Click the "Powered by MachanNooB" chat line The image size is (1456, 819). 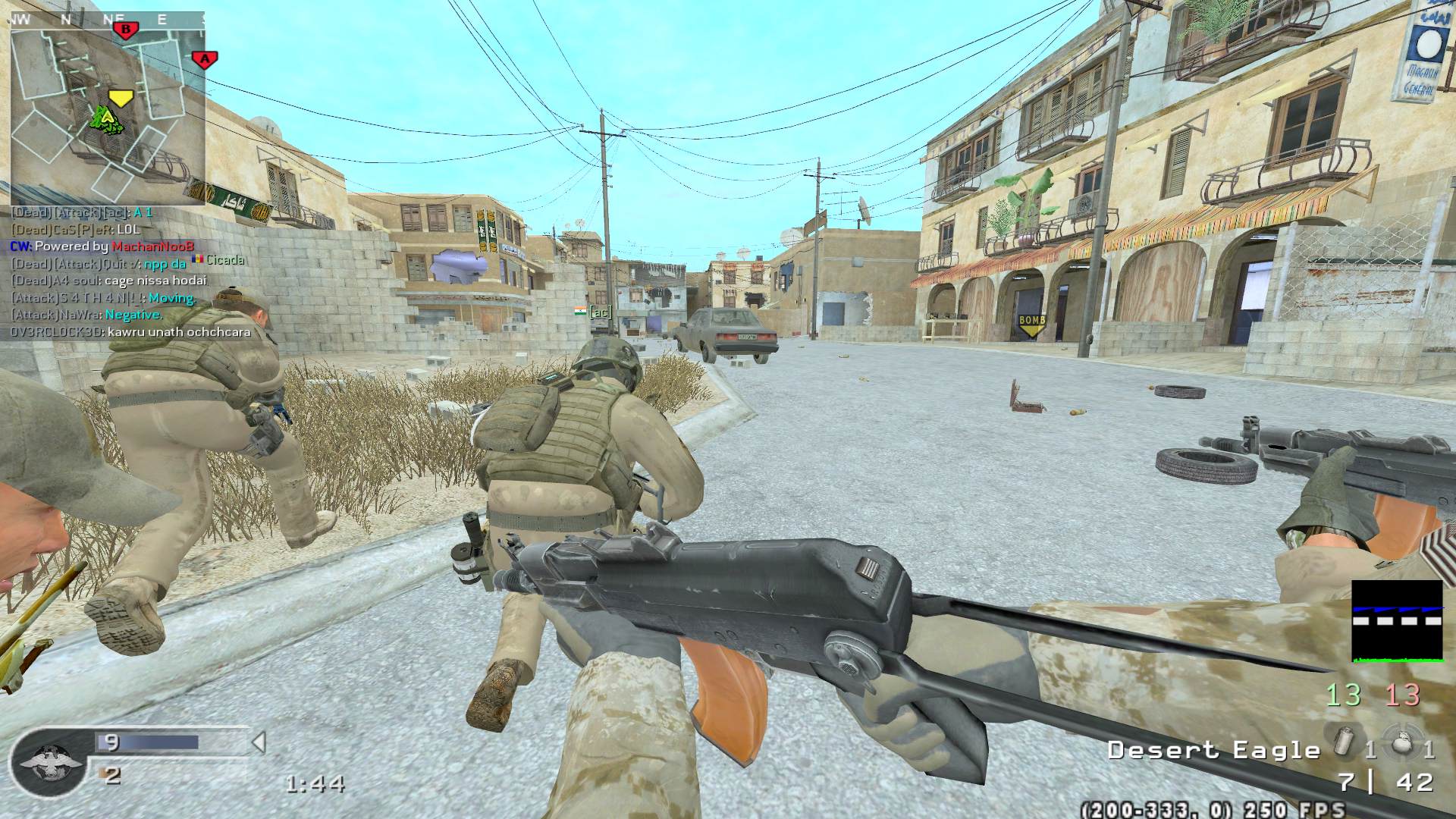pos(102,246)
